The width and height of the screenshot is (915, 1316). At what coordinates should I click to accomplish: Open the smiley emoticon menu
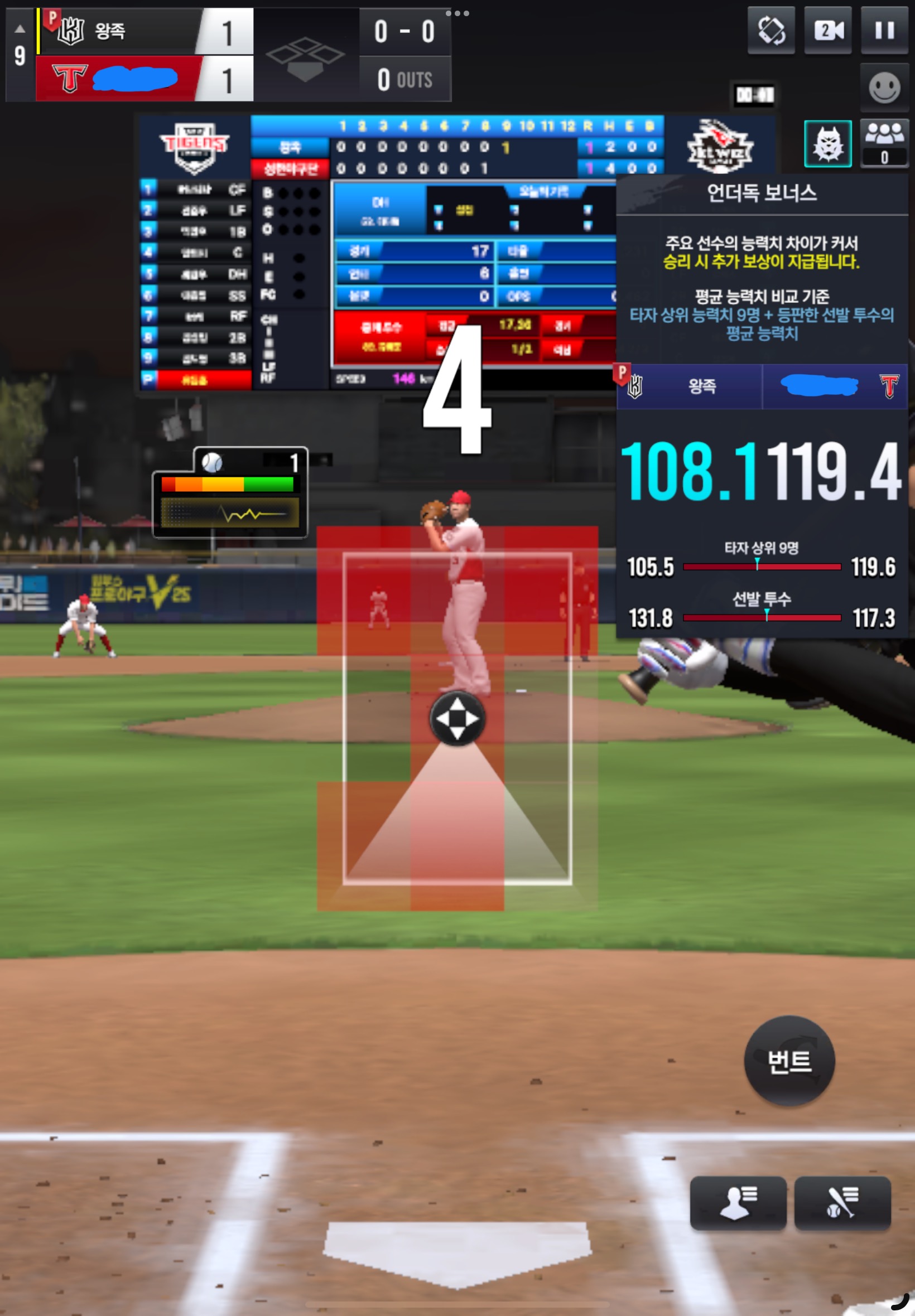click(x=884, y=88)
